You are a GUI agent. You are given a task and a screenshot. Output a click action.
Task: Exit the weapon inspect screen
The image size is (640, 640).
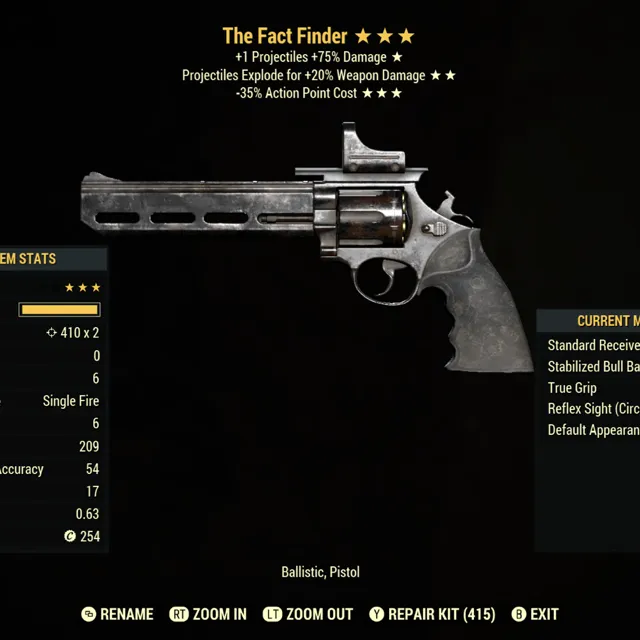click(x=535, y=614)
